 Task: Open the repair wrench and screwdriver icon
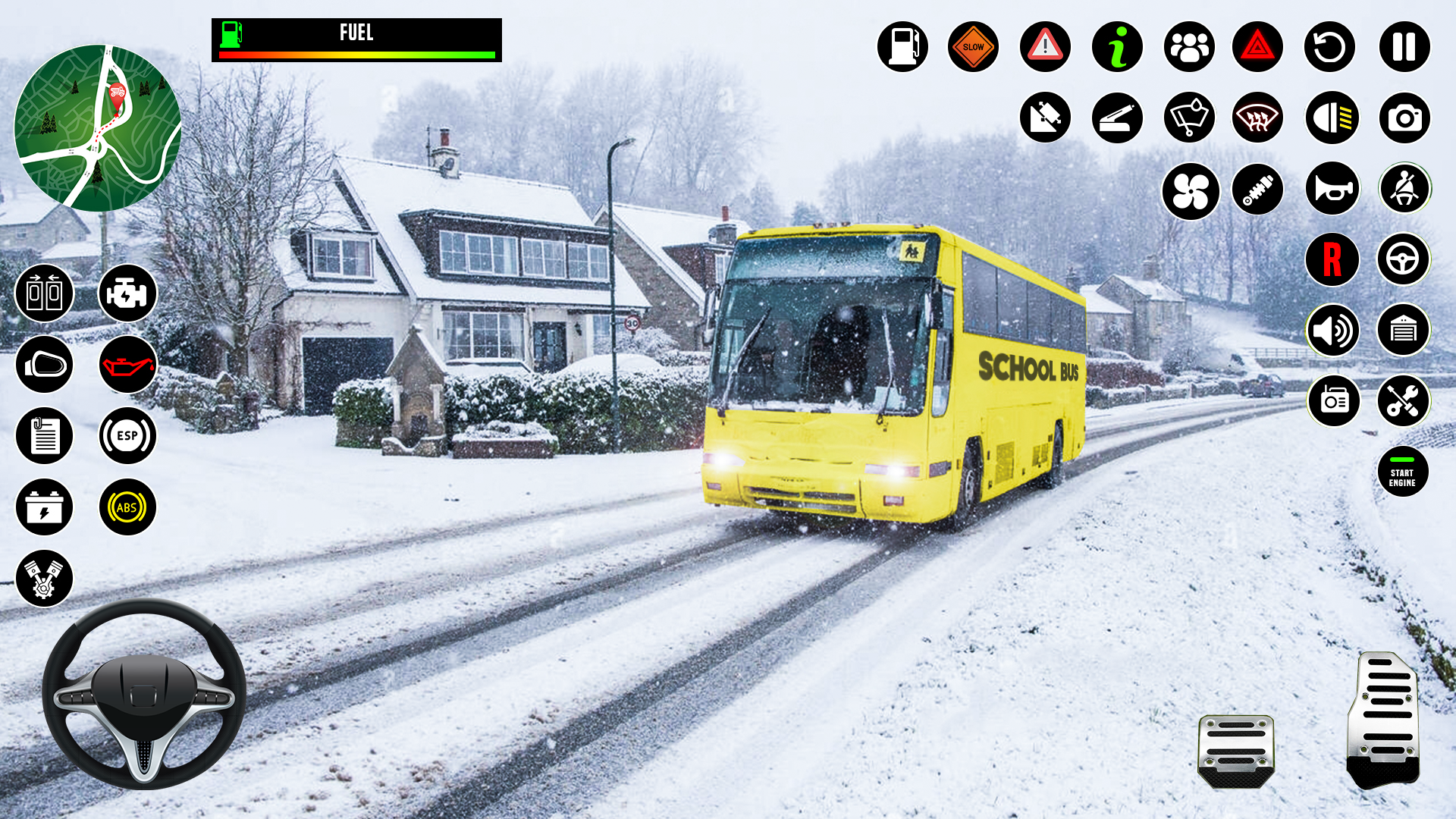1404,400
